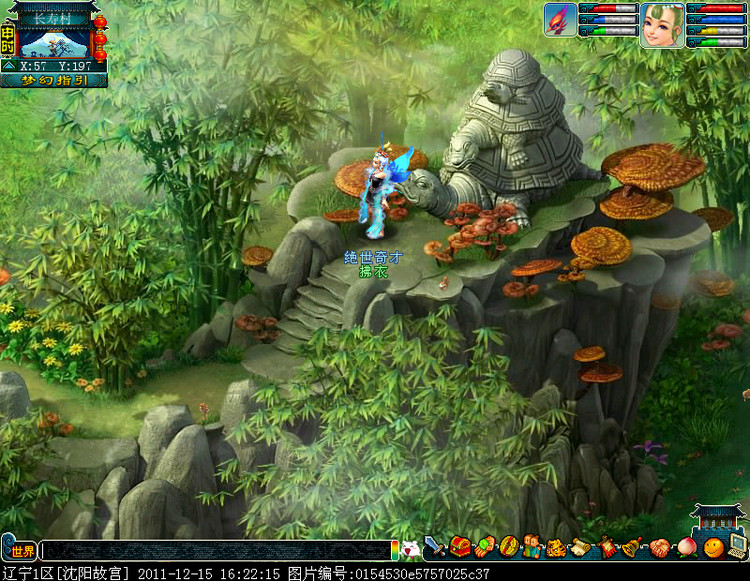
Task: Activate the sword attack icon
Action: pyautogui.click(x=434, y=547)
